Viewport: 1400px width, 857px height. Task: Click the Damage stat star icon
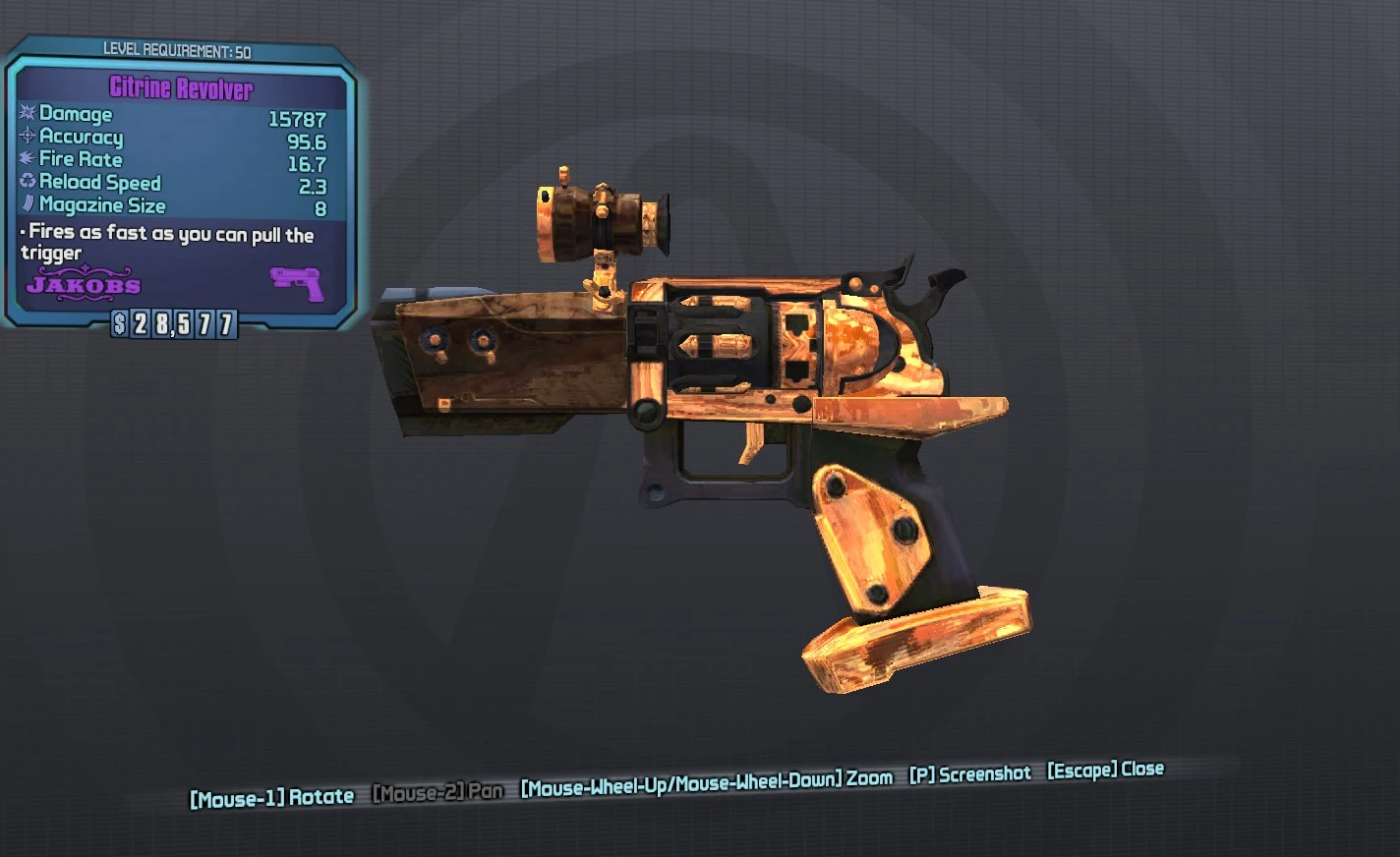point(27,114)
